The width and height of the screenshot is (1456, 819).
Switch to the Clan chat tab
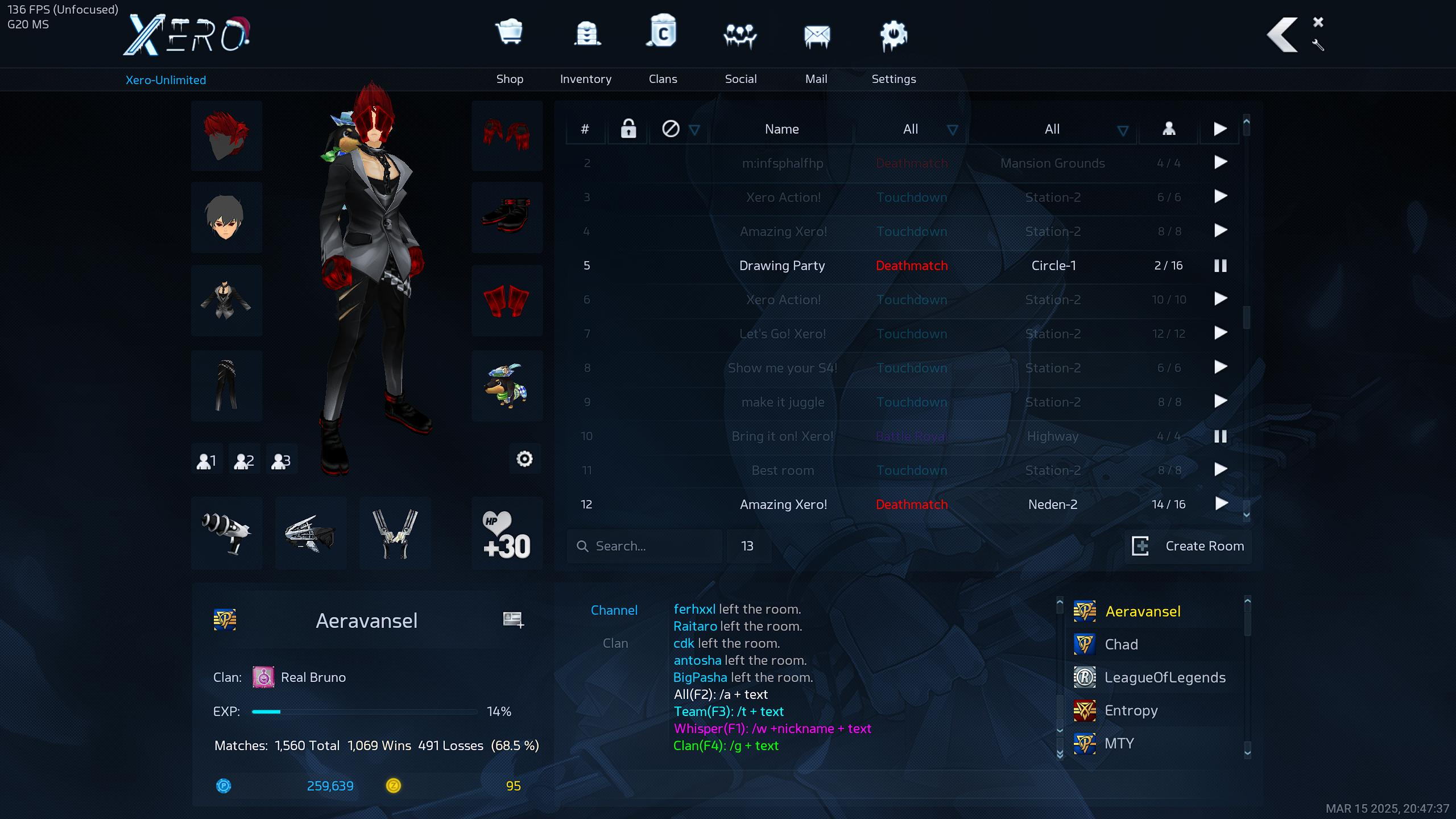[x=615, y=643]
